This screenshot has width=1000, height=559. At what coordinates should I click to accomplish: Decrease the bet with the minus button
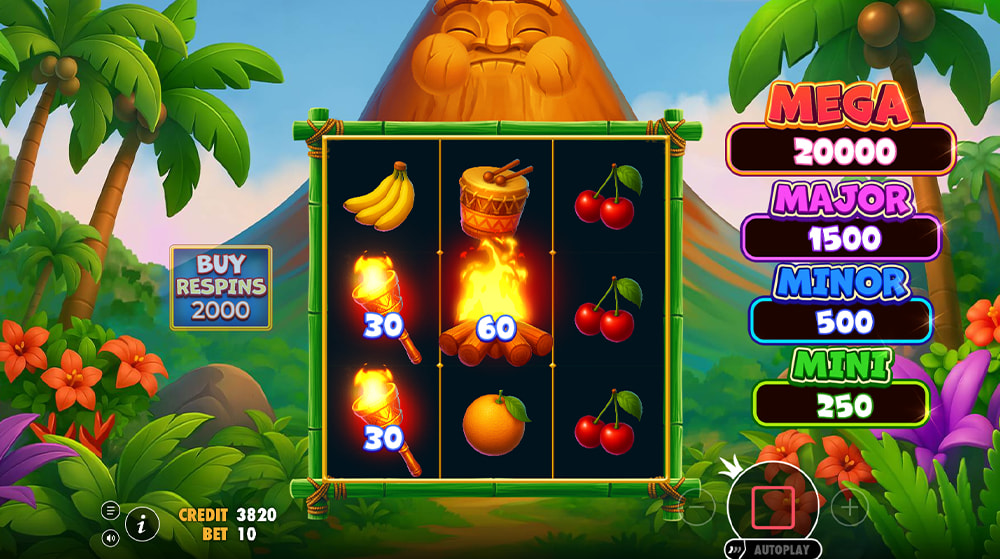pos(699,509)
